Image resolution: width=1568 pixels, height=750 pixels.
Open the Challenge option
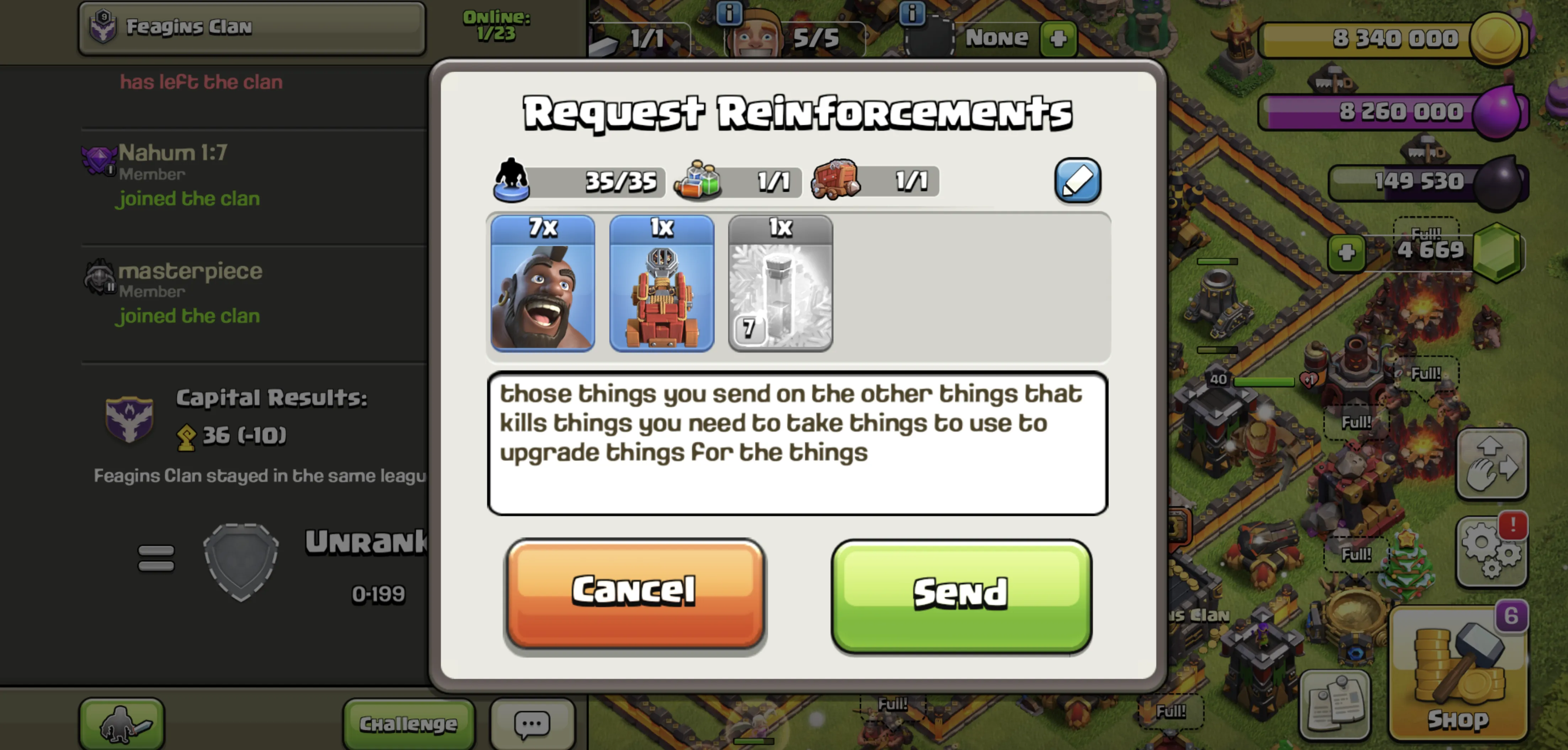[408, 723]
